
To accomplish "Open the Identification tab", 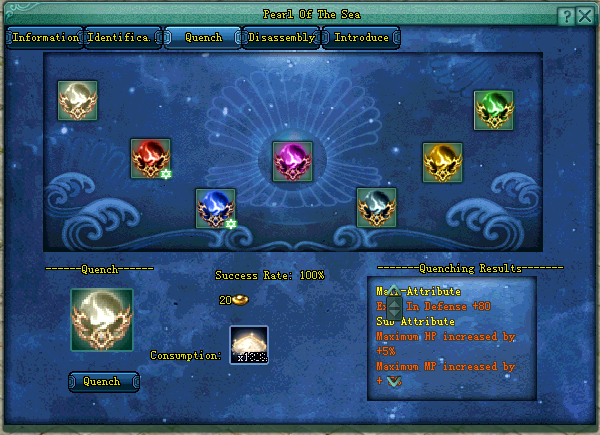I will tap(121, 38).
